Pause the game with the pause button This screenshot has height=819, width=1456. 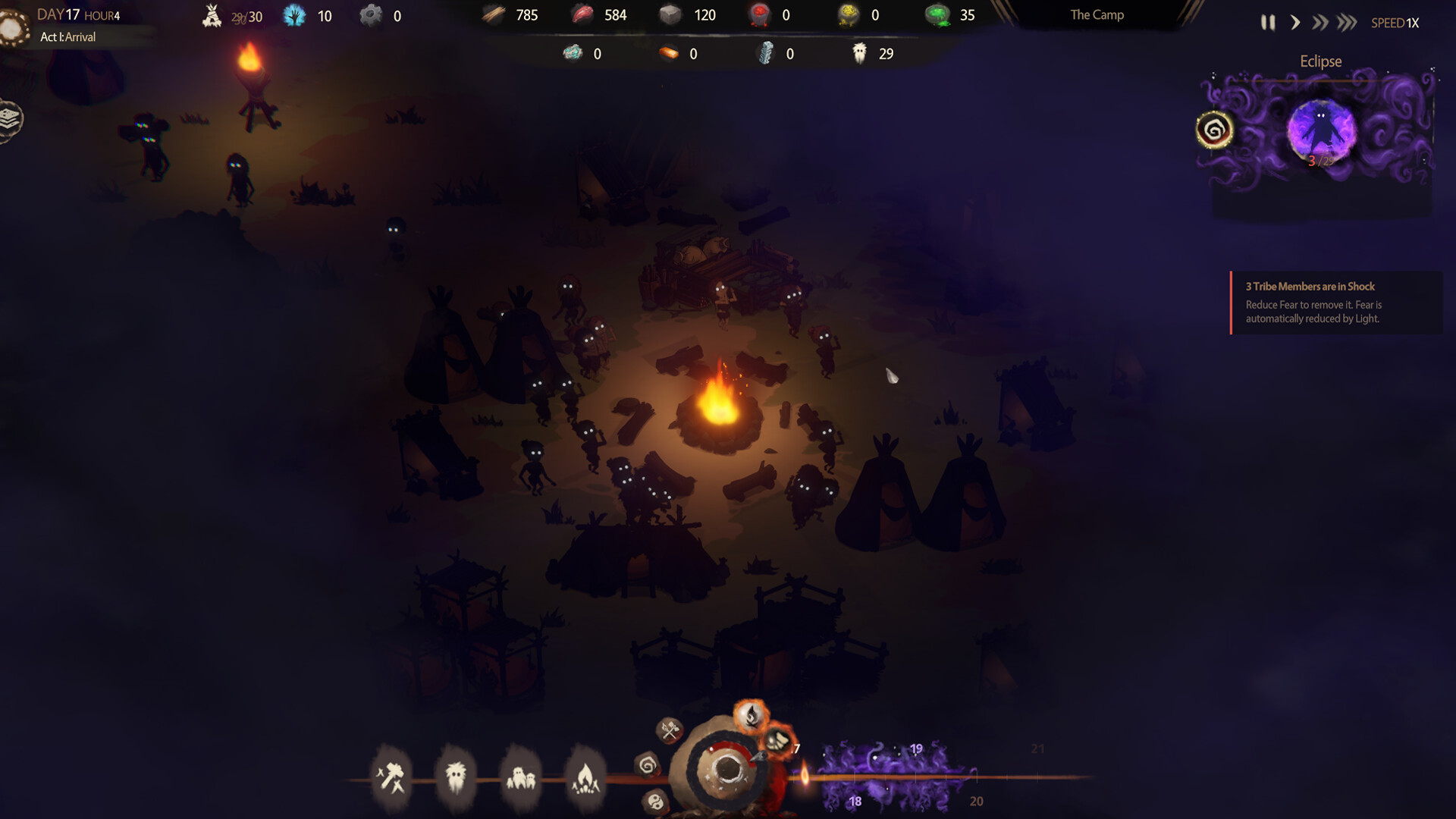(1269, 23)
